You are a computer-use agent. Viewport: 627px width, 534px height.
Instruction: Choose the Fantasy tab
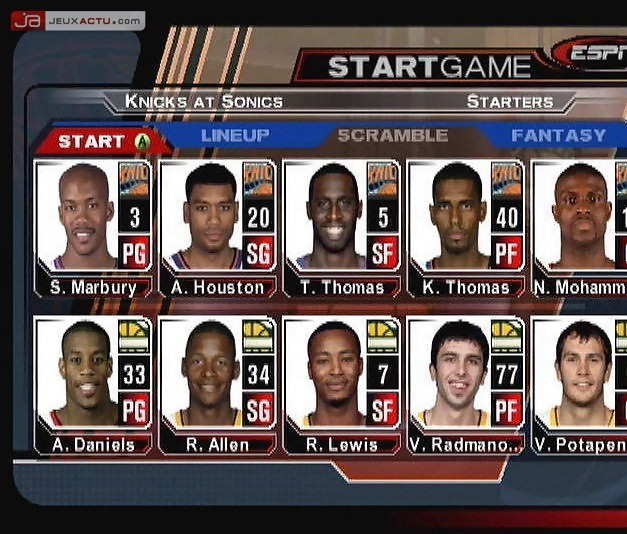pyautogui.click(x=558, y=135)
